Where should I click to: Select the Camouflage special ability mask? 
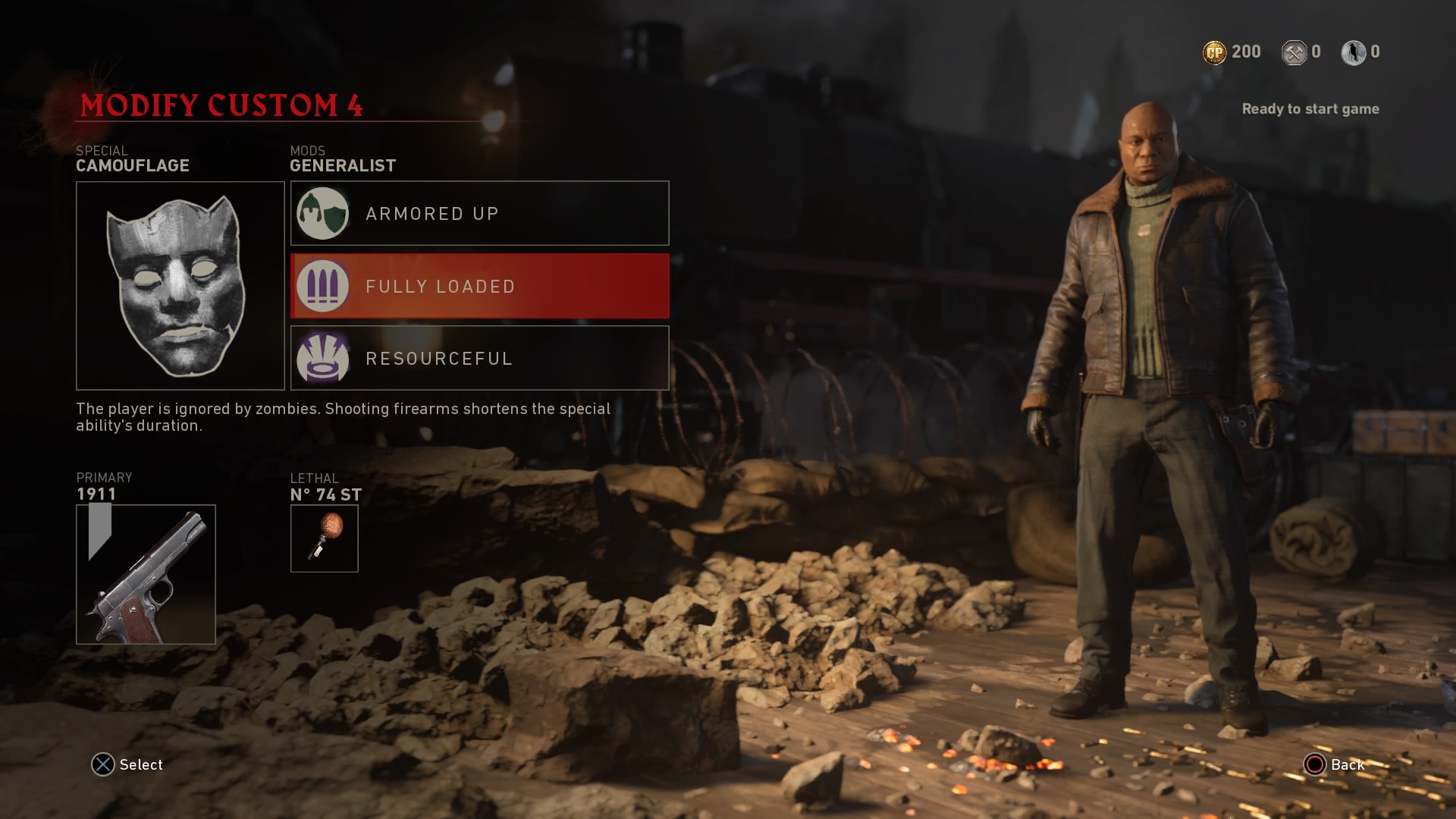[x=180, y=285]
